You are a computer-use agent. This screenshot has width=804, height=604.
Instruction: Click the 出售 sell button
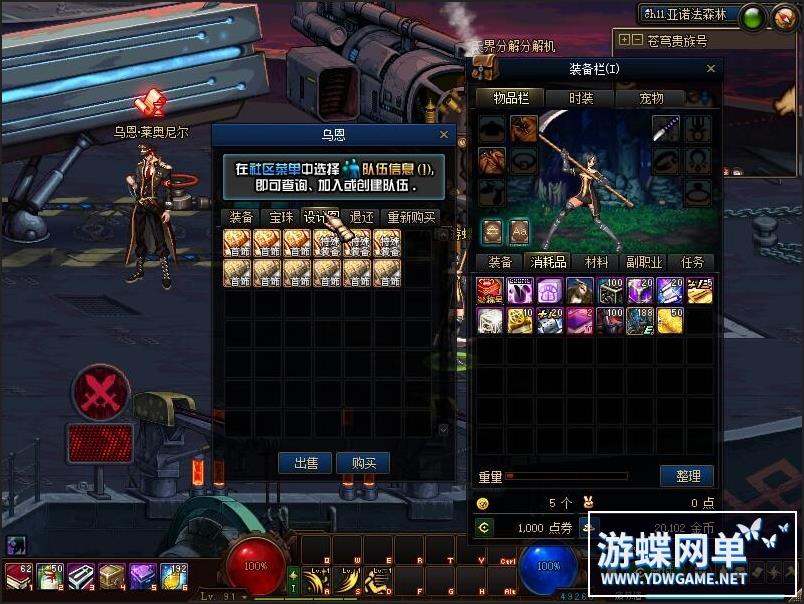(x=305, y=463)
